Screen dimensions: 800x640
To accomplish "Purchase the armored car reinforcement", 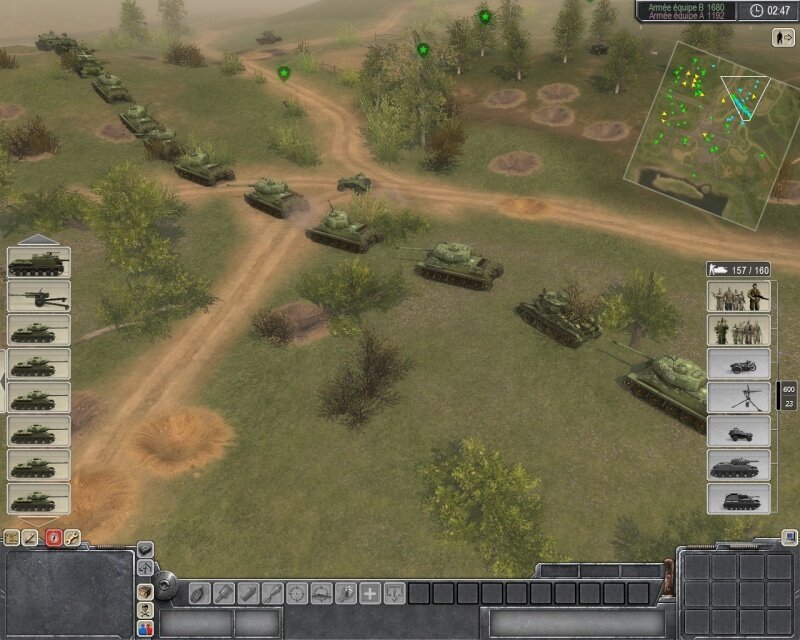I will (739, 431).
